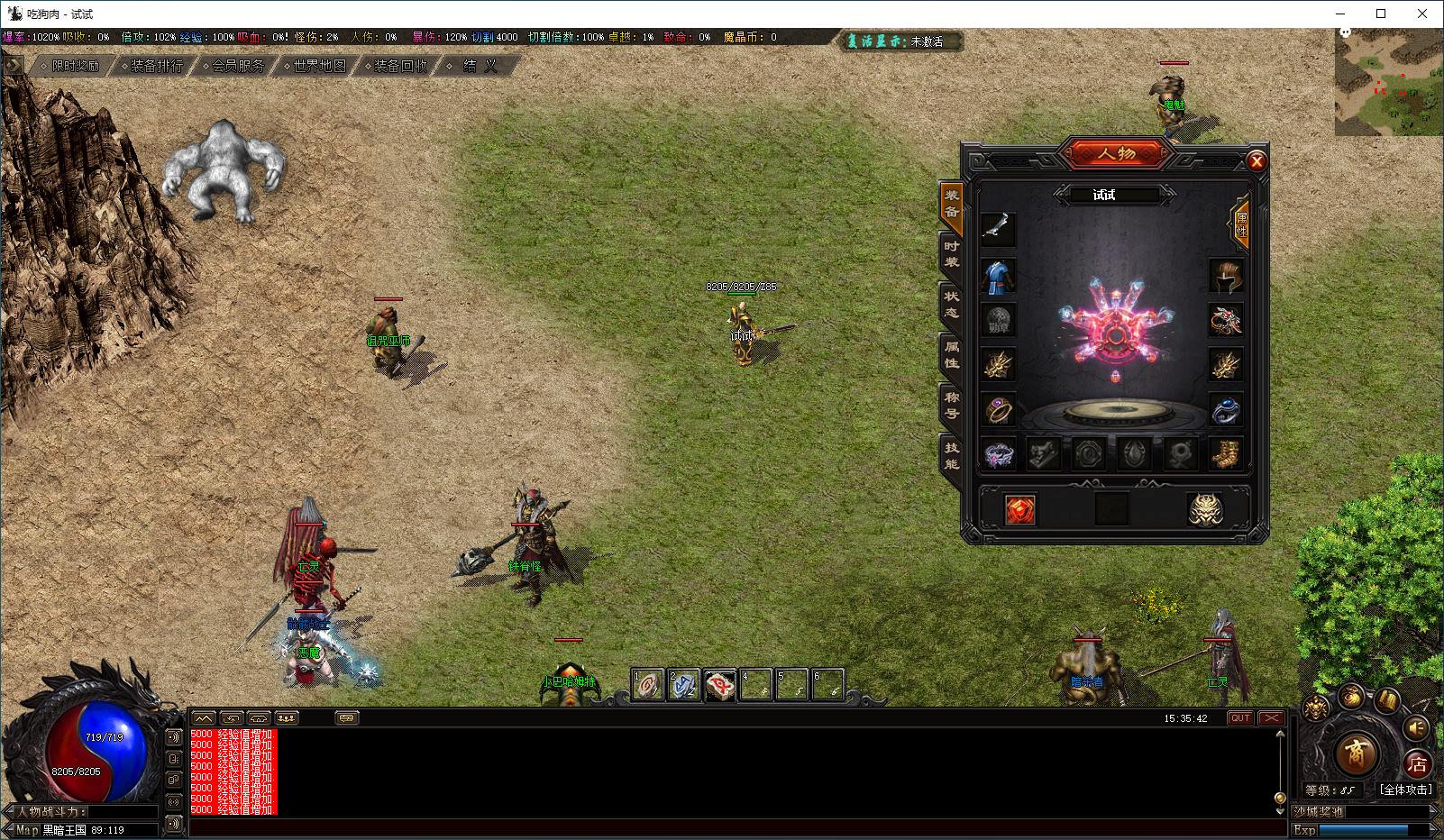Click the OUT logout button
This screenshot has width=1444, height=840.
[x=1240, y=718]
